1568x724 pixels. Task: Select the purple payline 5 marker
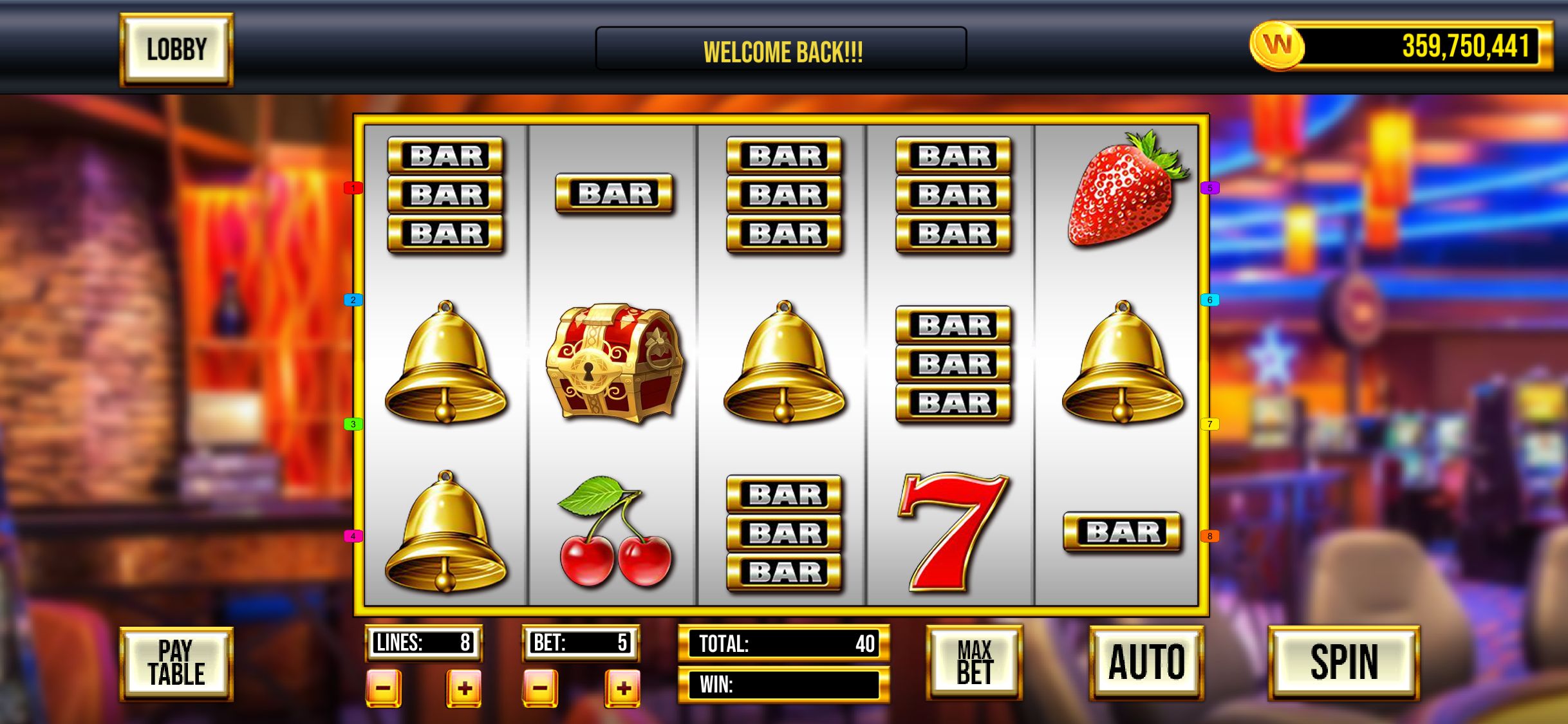1209,188
